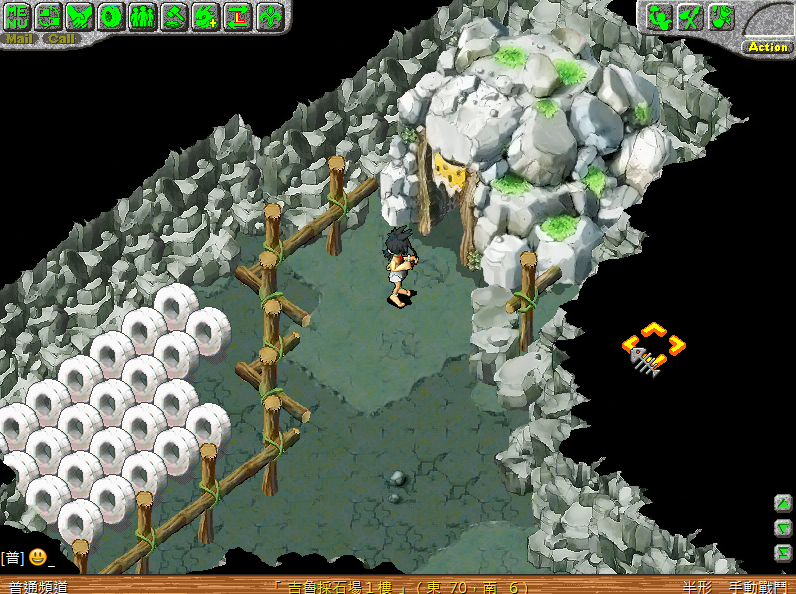Viewport: 796px width, 594px height.
Task: Click the waving character icon
Action: (x=658, y=16)
